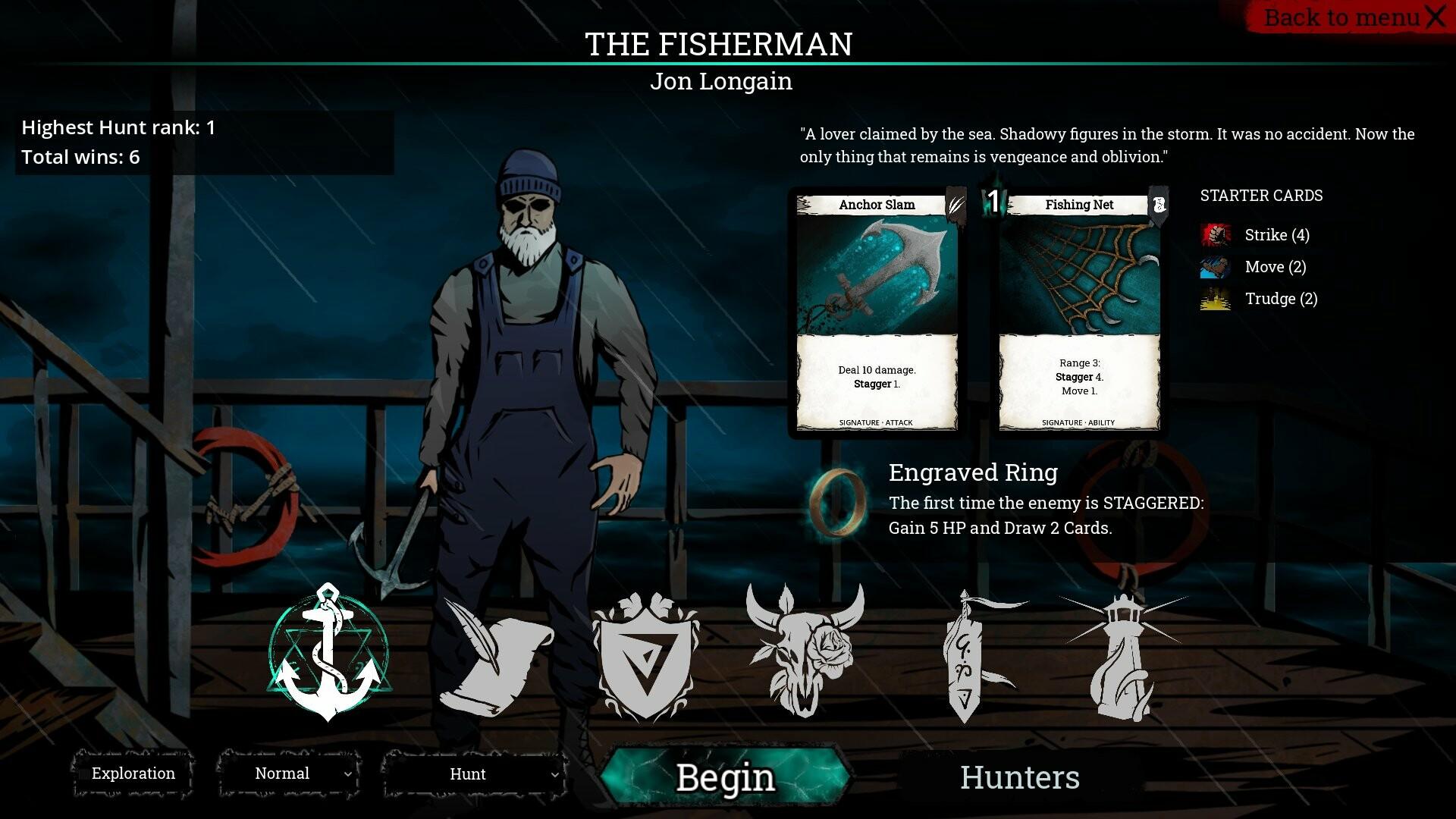Inspect the Anchor Slam signature card

pos(877,312)
